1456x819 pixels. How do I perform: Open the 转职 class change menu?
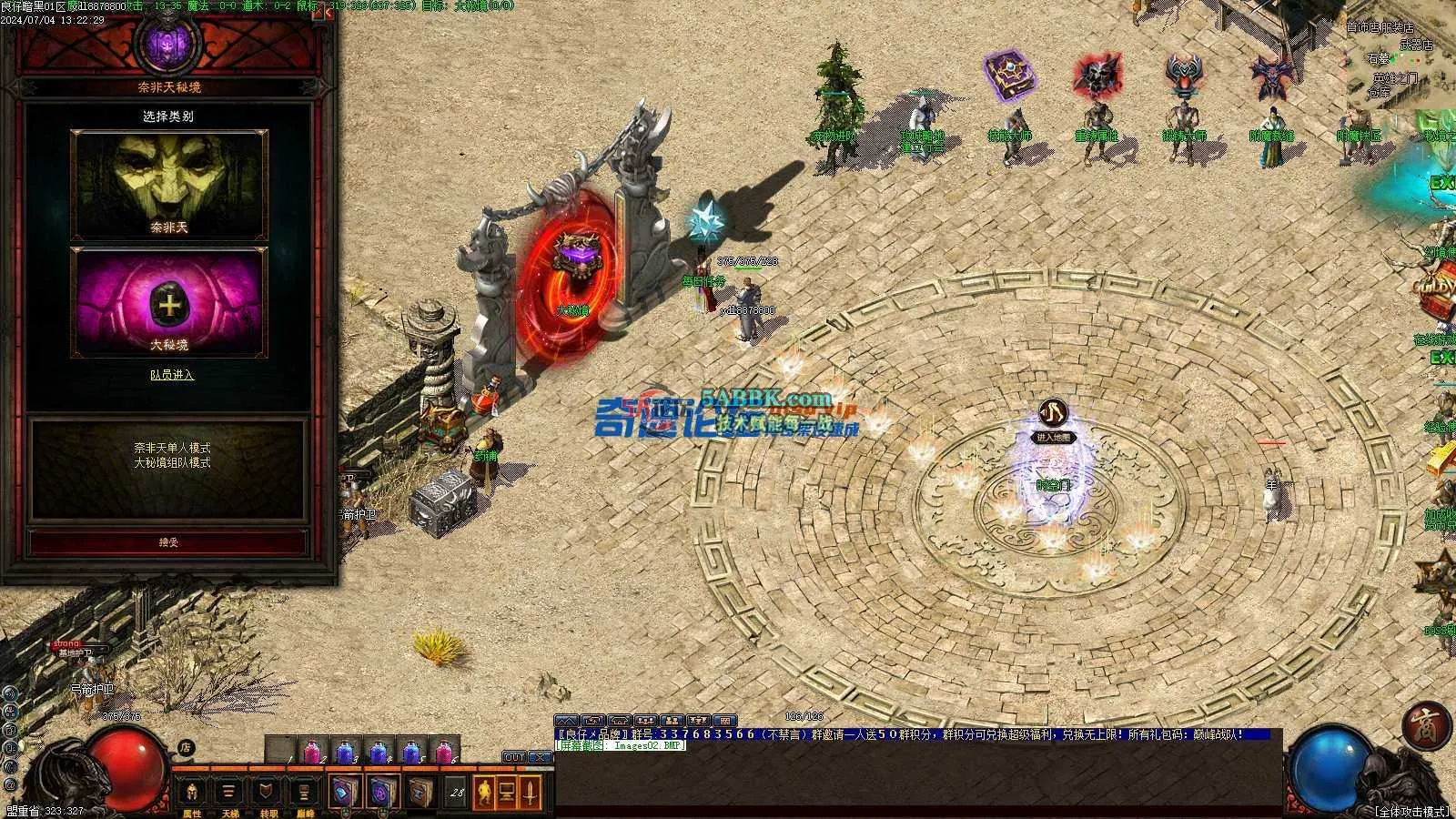click(x=268, y=794)
